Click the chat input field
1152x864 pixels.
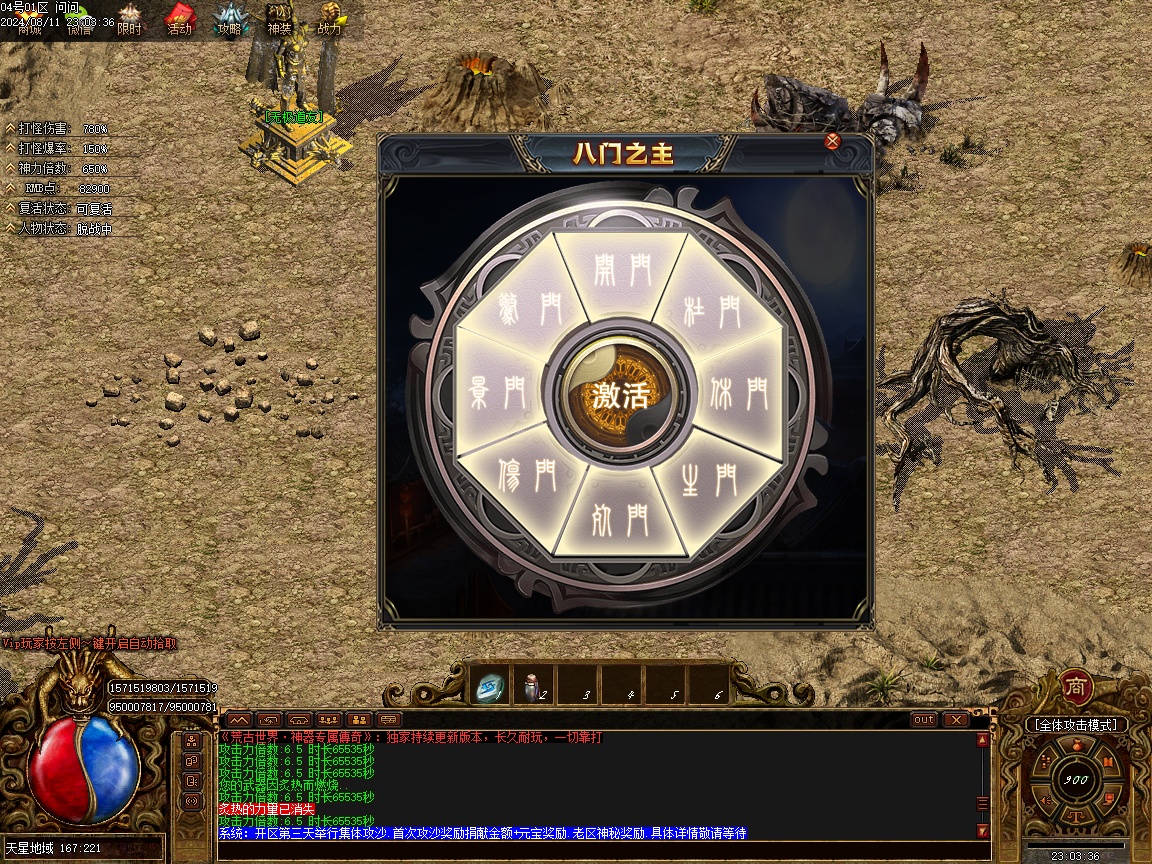(x=600, y=850)
